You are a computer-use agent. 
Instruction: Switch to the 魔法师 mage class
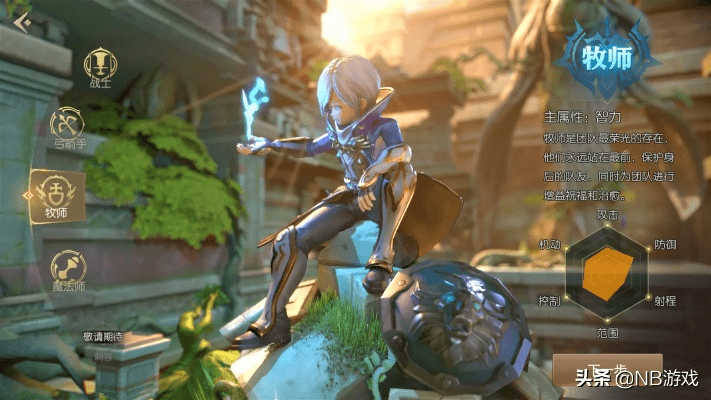point(69,270)
